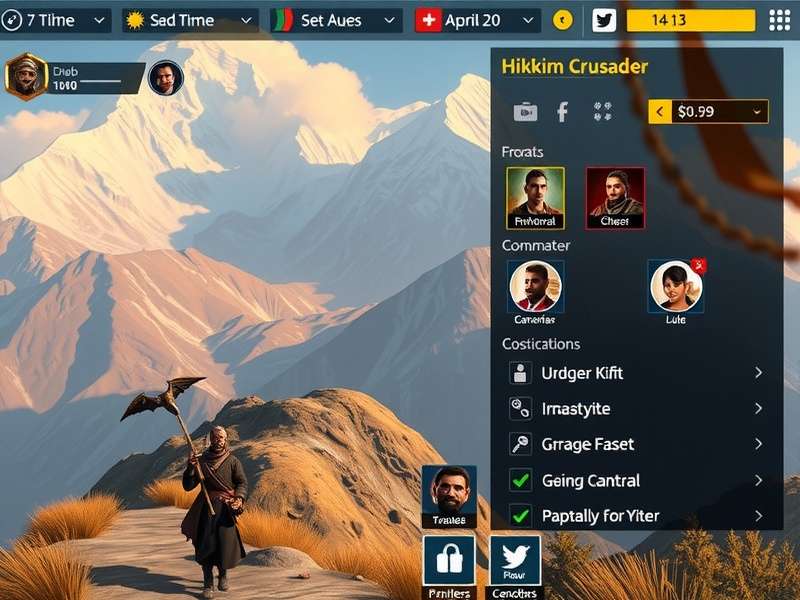Select the Chaet portrait under Frorats
The width and height of the screenshot is (800, 600).
coord(615,197)
